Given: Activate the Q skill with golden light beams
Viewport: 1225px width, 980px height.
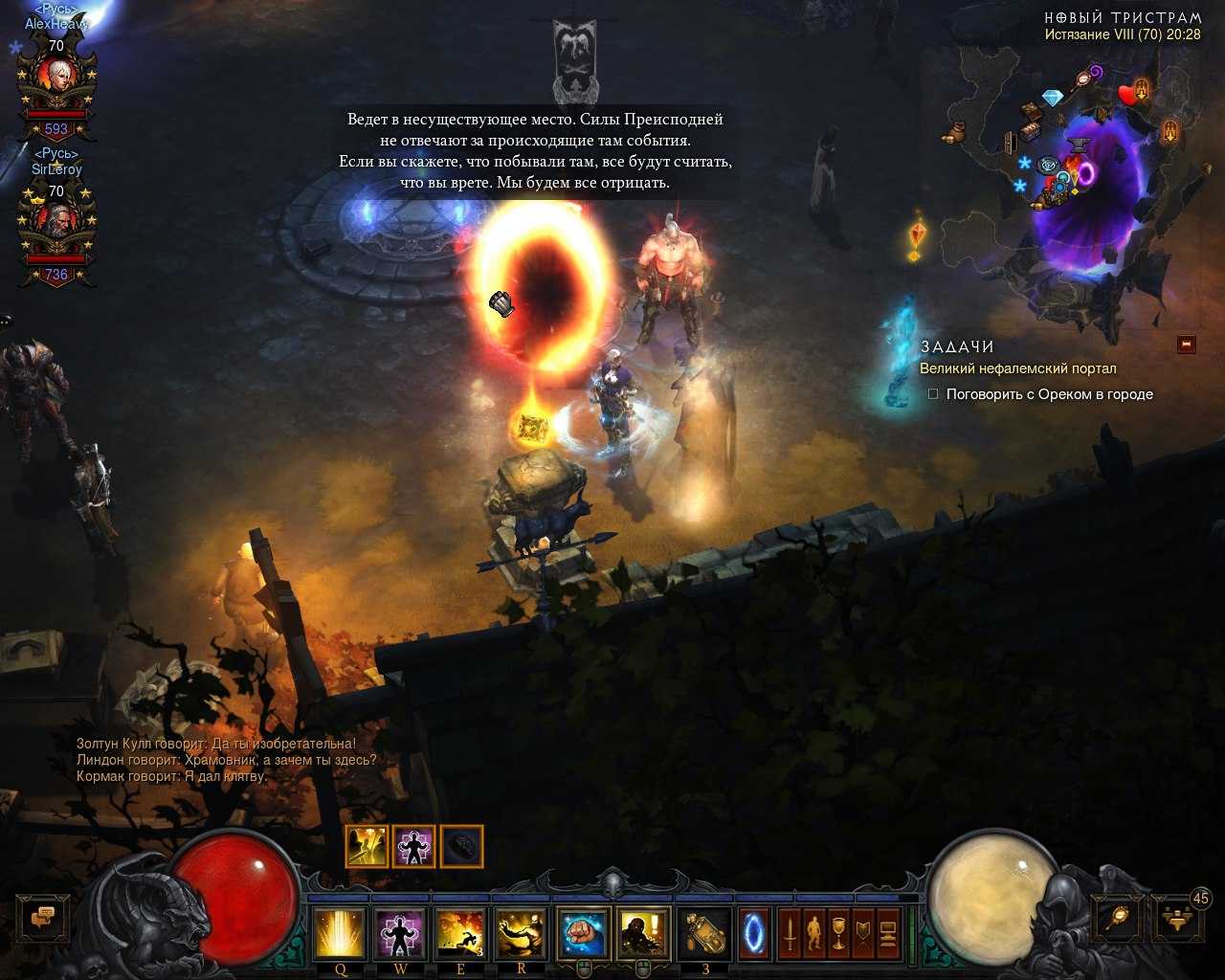Looking at the screenshot, I should (340, 933).
